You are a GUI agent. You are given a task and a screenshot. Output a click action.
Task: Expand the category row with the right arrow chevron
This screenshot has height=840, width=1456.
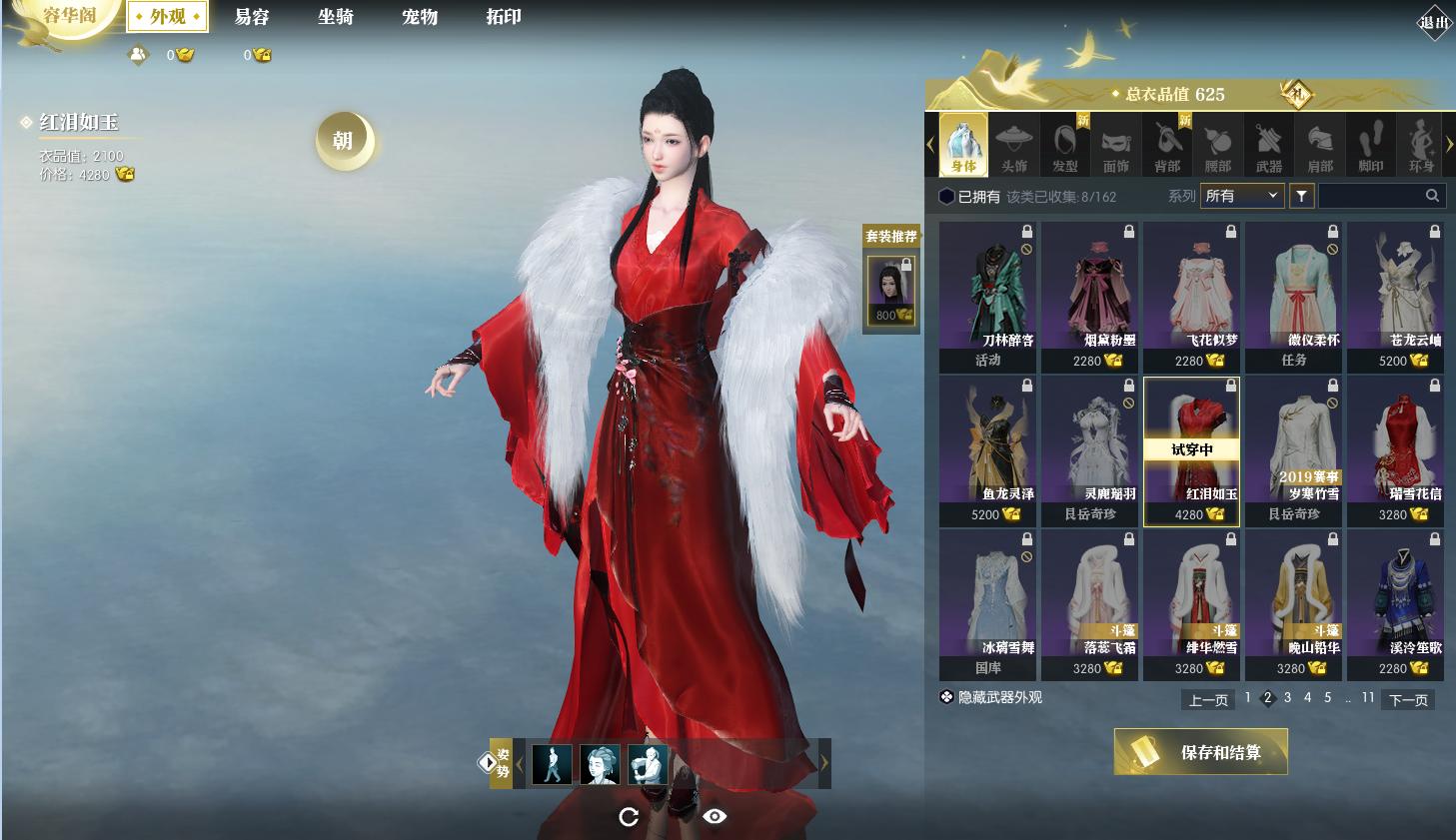tap(1451, 144)
